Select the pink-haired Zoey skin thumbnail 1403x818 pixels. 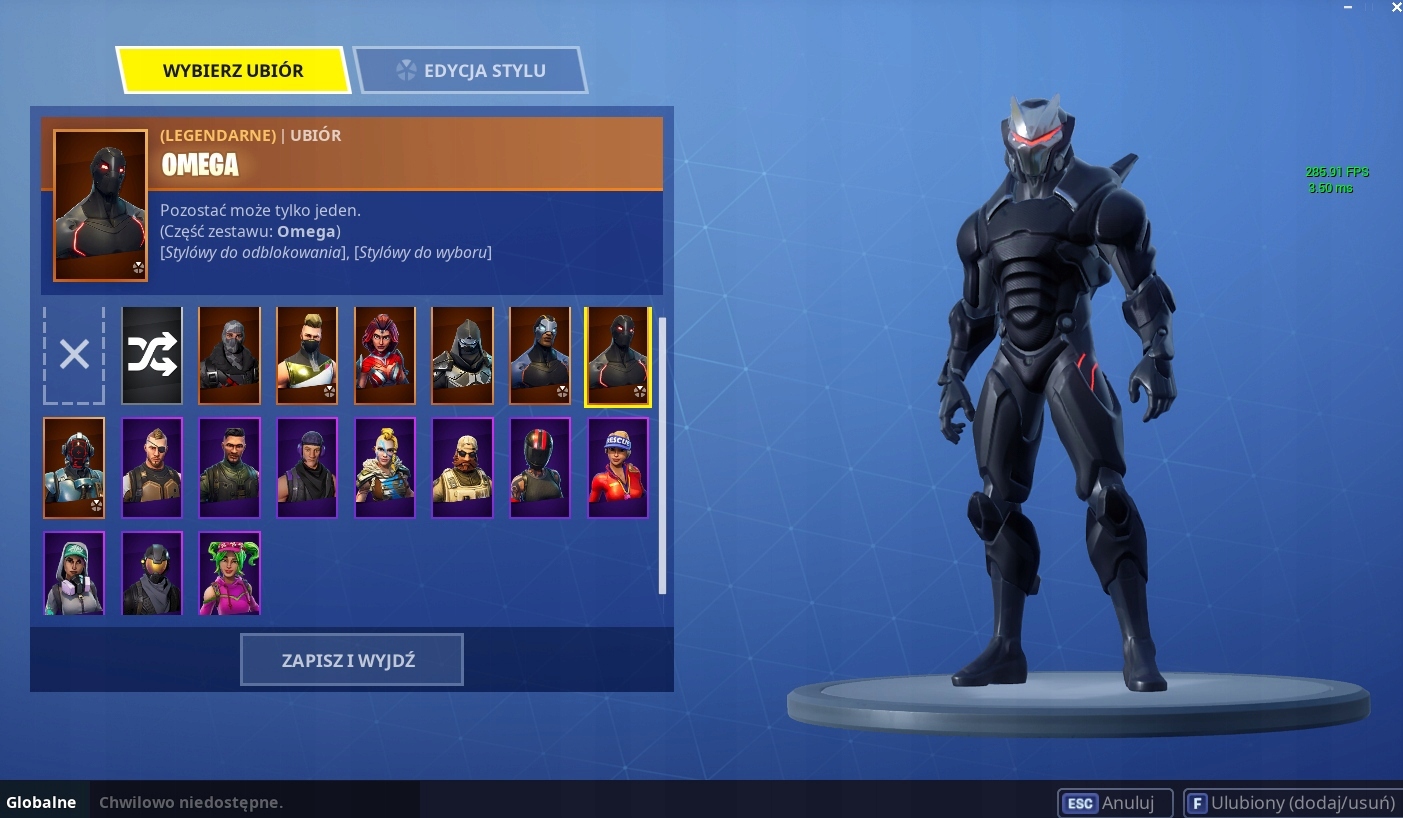(x=229, y=573)
